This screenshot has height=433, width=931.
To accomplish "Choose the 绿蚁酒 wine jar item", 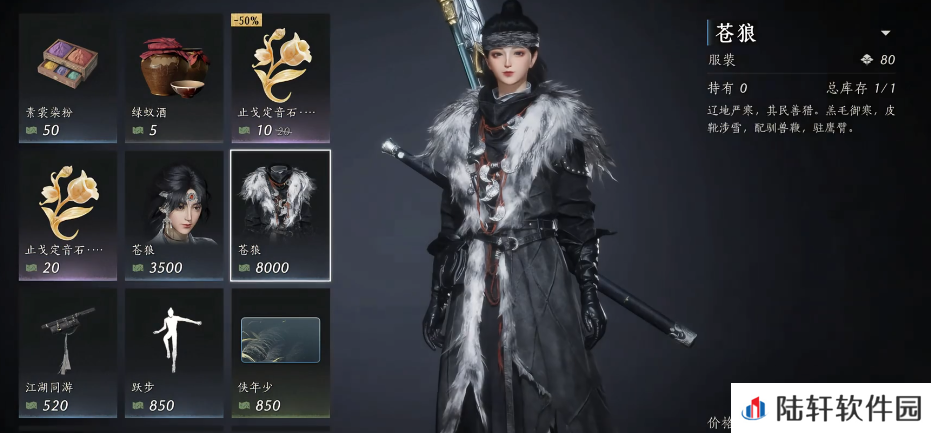I will pos(174,76).
